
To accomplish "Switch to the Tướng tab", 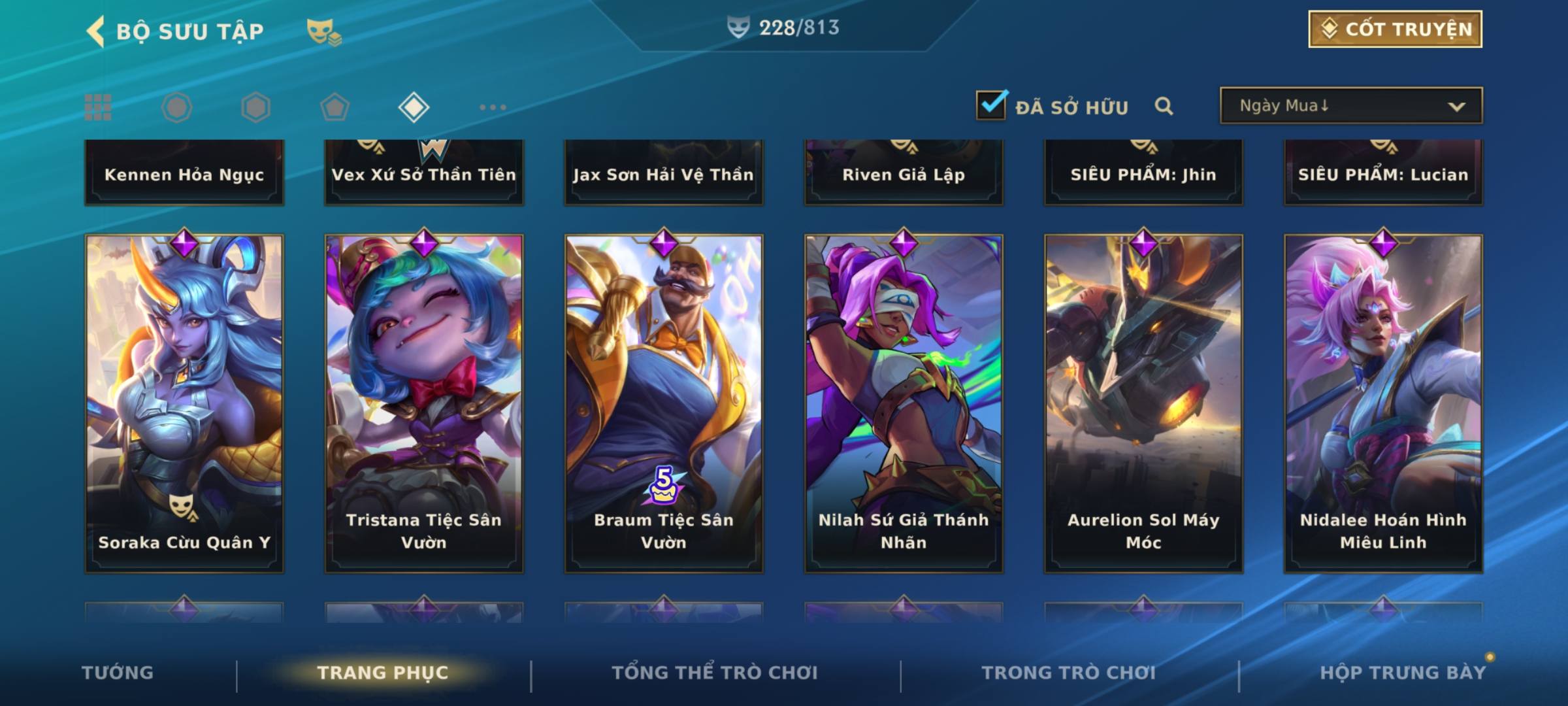I will click(x=118, y=673).
